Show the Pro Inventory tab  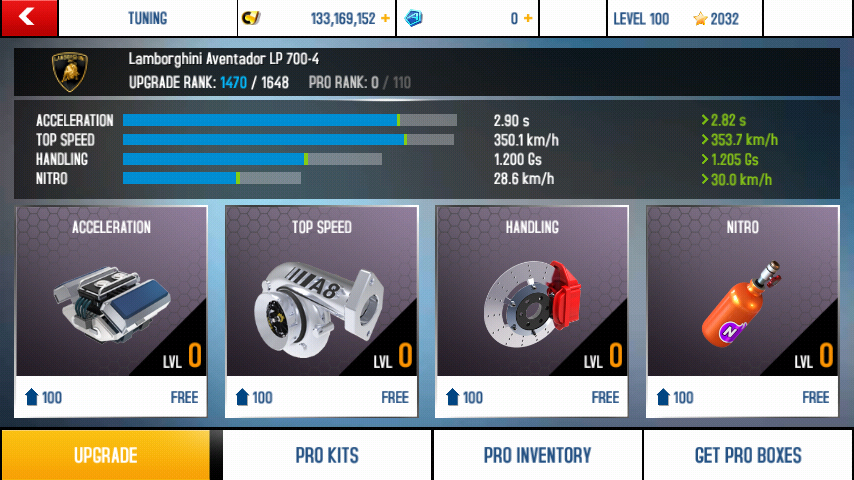pyautogui.click(x=537, y=455)
